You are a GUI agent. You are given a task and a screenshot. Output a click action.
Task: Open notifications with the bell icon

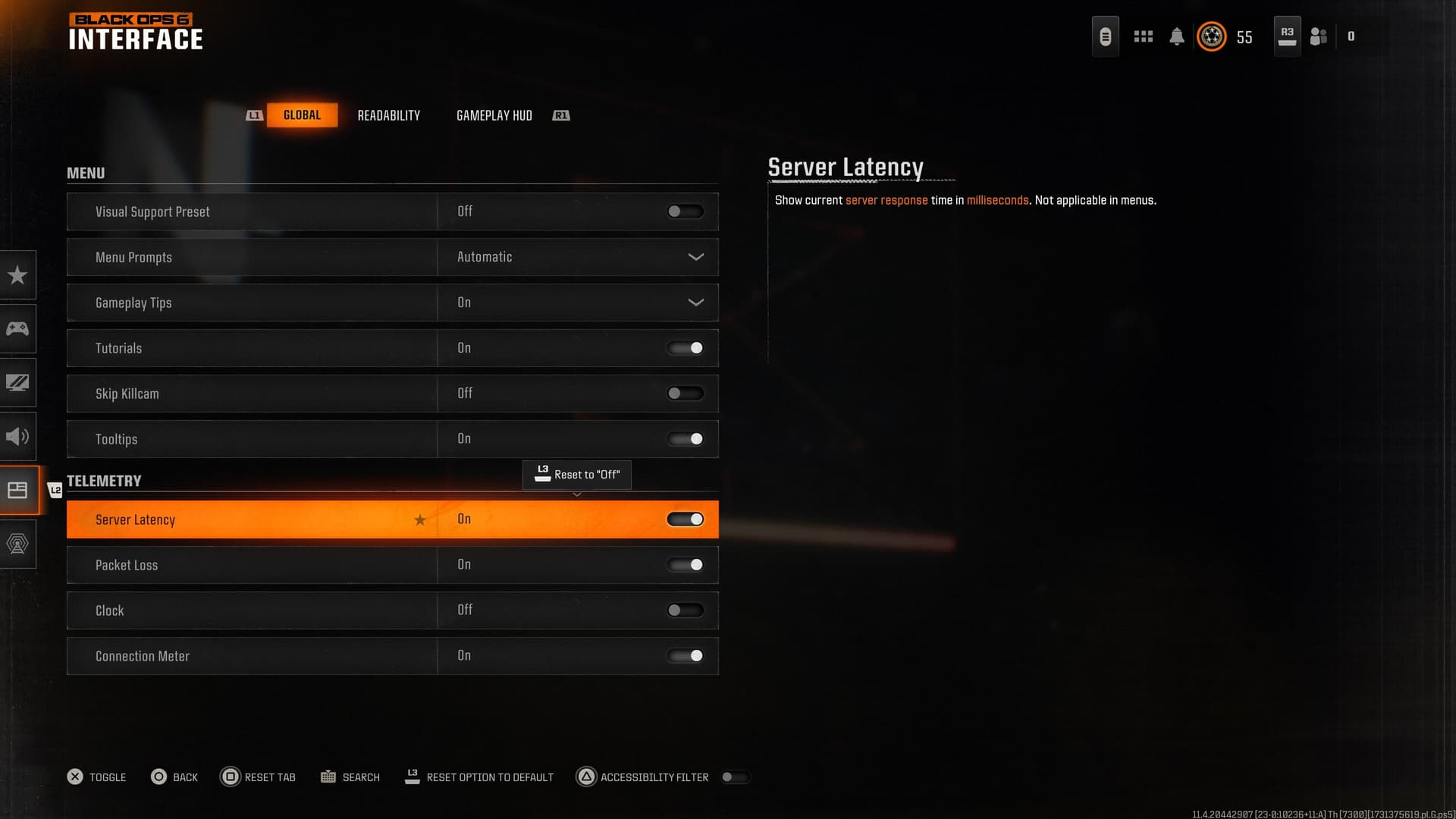(1177, 36)
